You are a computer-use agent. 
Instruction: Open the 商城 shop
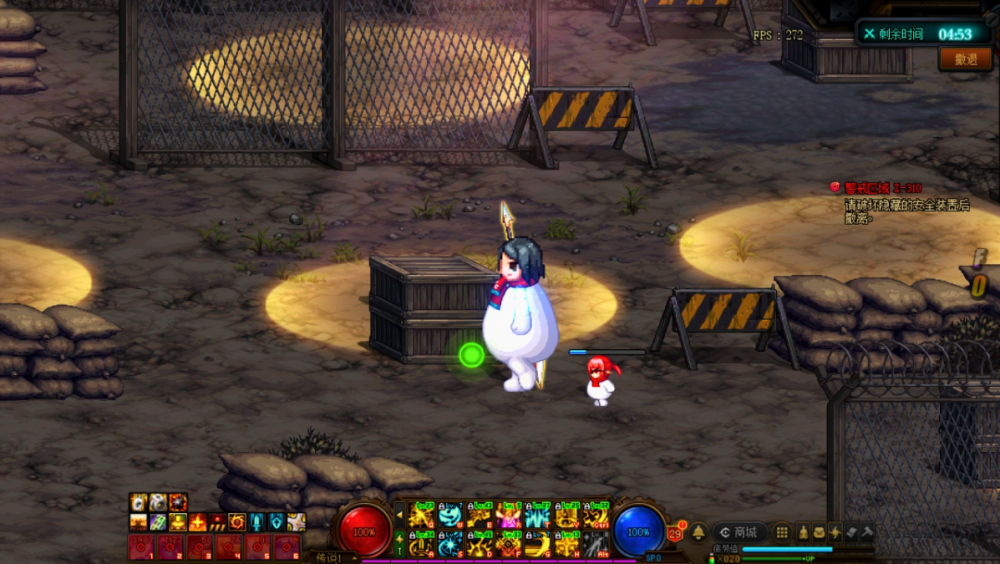click(739, 532)
